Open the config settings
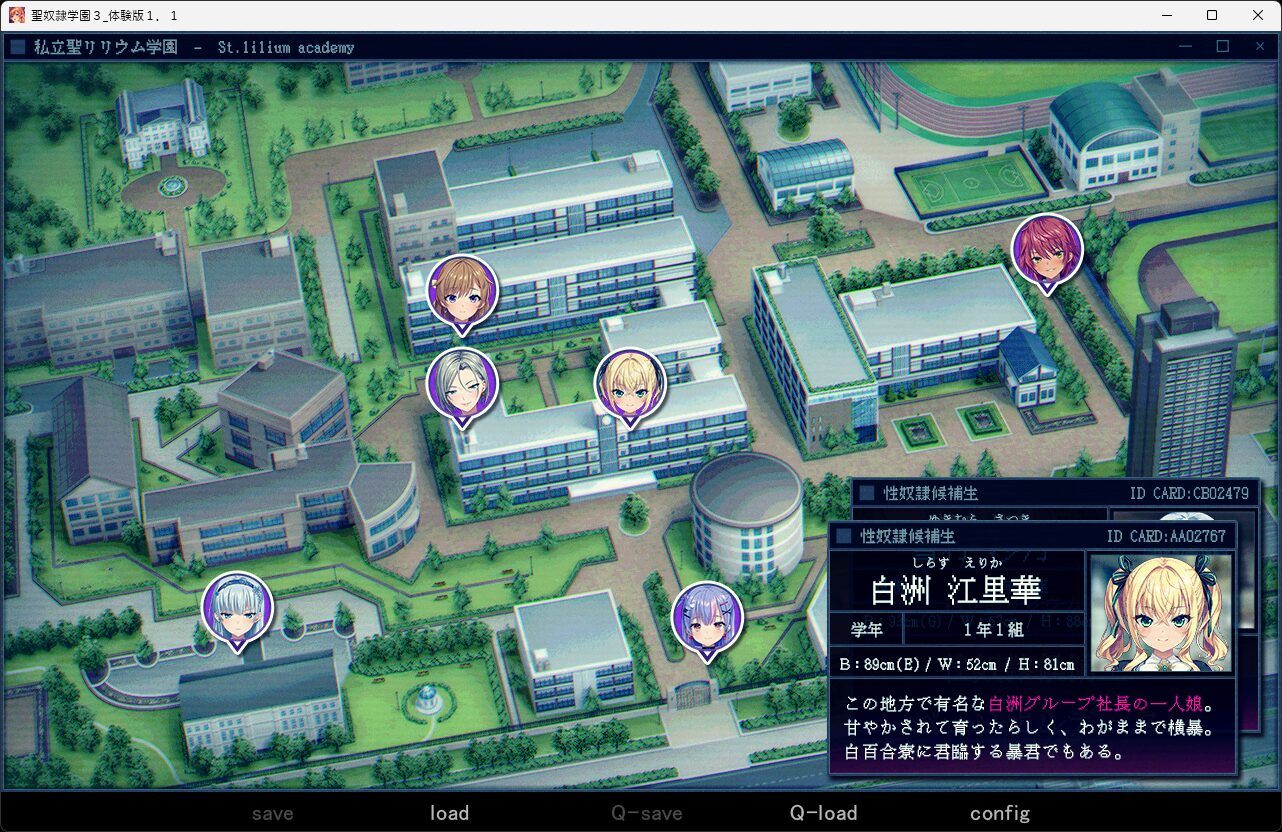The image size is (1282, 832). pos(999,813)
